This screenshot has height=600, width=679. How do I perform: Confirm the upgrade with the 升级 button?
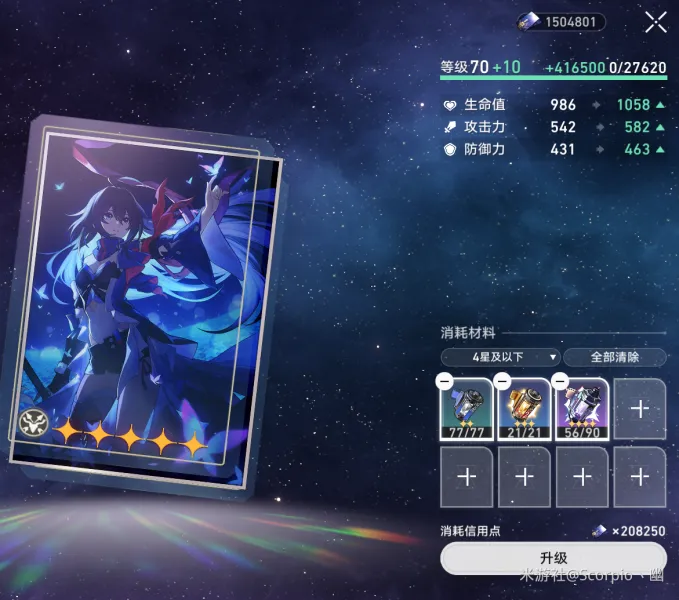(553, 557)
